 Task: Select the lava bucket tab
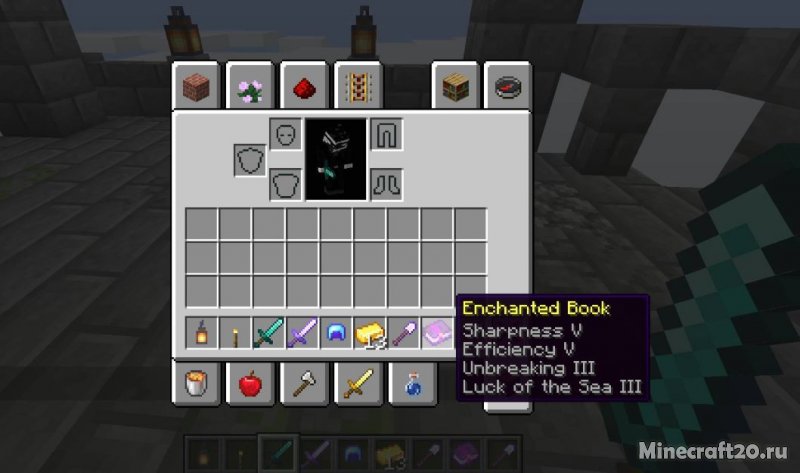pos(195,382)
